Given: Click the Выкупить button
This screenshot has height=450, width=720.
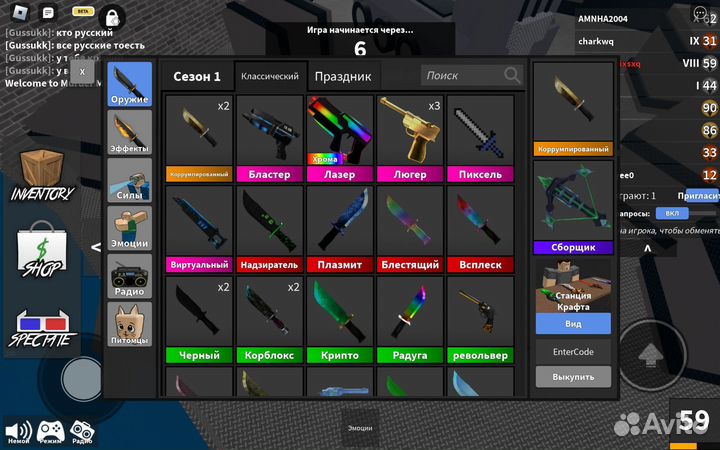Looking at the screenshot, I should [573, 377].
